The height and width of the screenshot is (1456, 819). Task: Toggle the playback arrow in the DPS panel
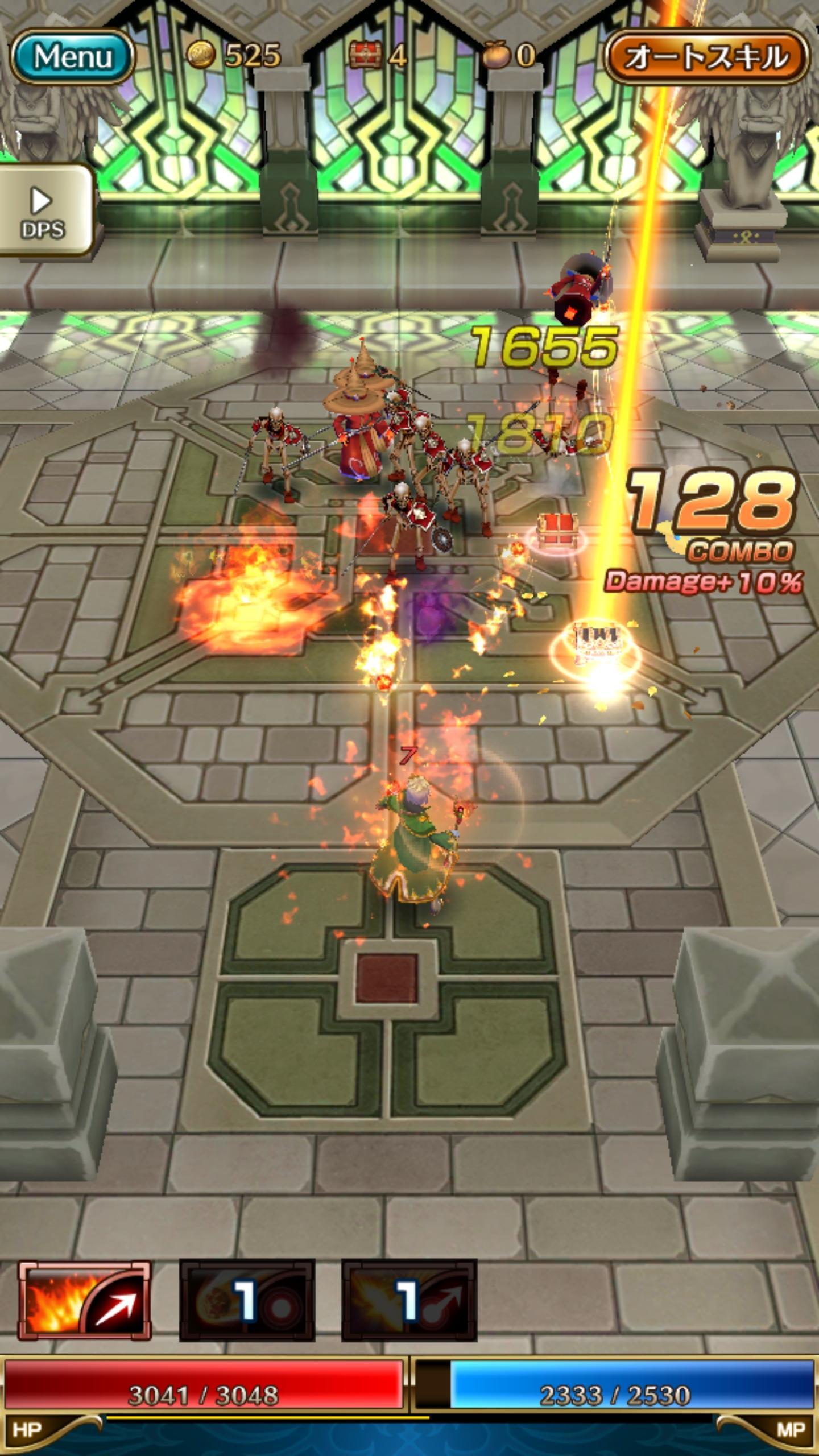(41, 199)
